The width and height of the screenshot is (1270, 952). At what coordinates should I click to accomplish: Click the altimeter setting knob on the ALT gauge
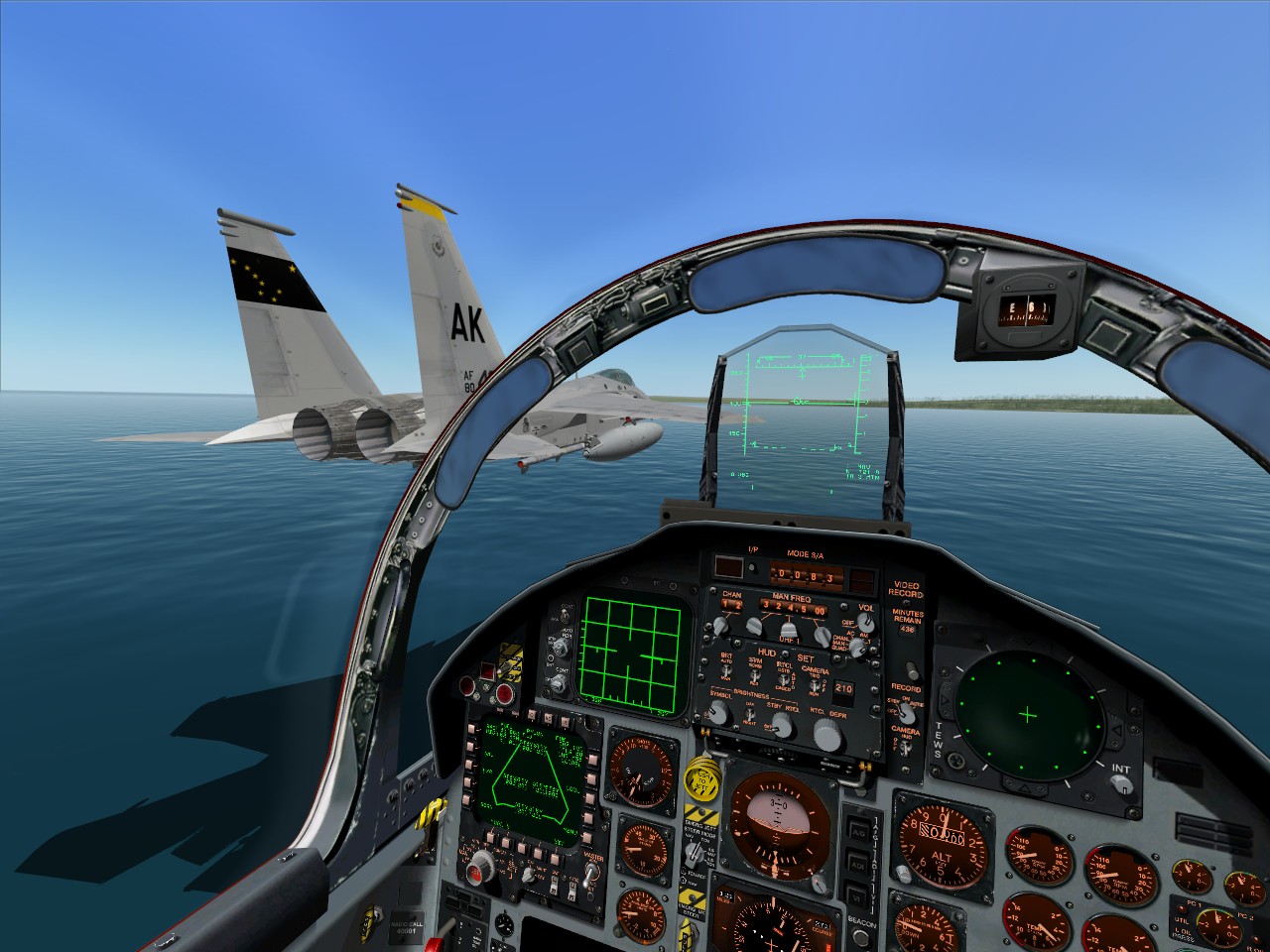click(903, 874)
